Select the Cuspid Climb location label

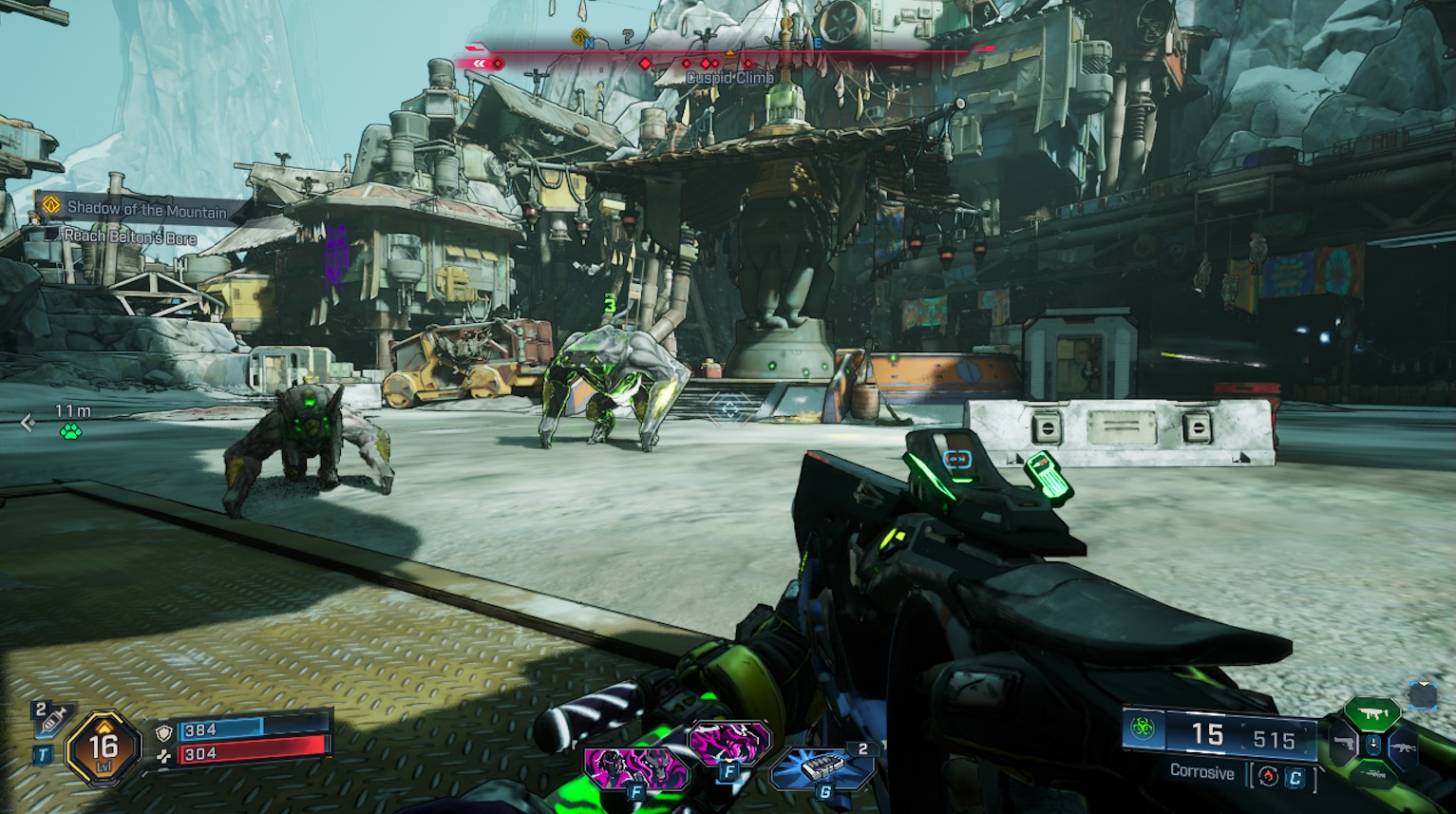(729, 75)
